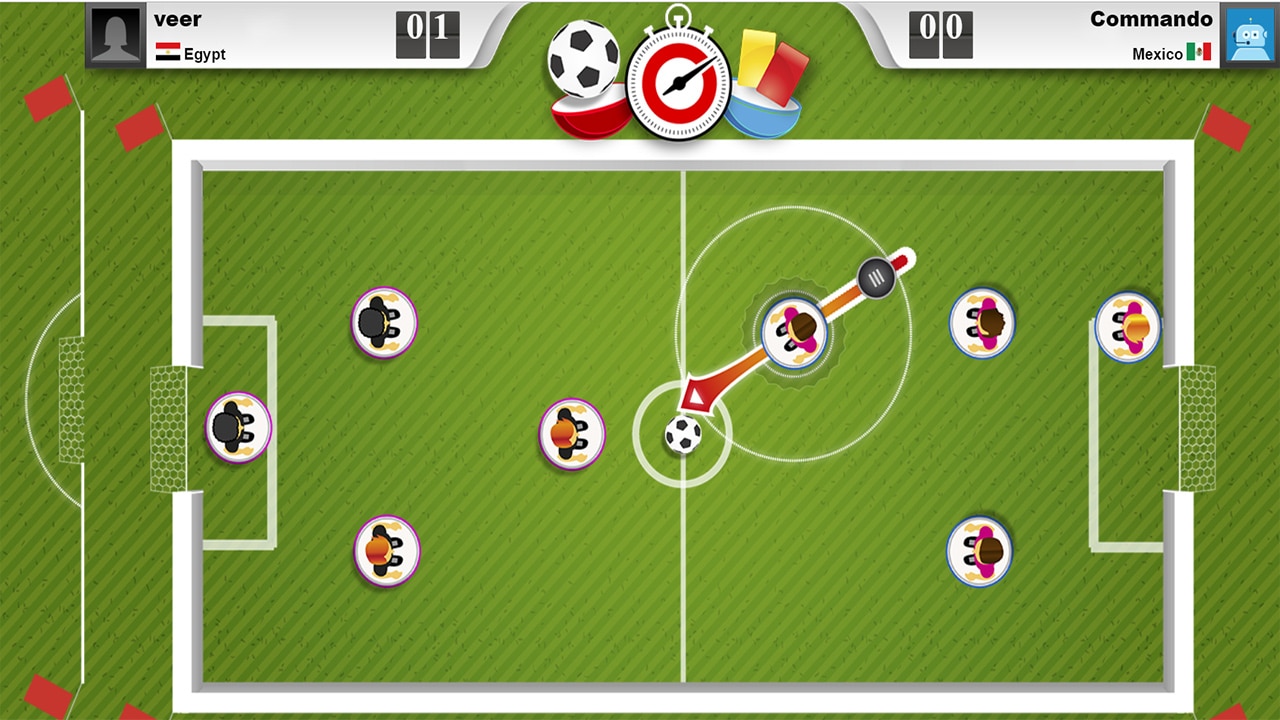The image size is (1280, 720).
Task: Select the orange-topped Egypt puck near center circle
Action: coord(571,434)
